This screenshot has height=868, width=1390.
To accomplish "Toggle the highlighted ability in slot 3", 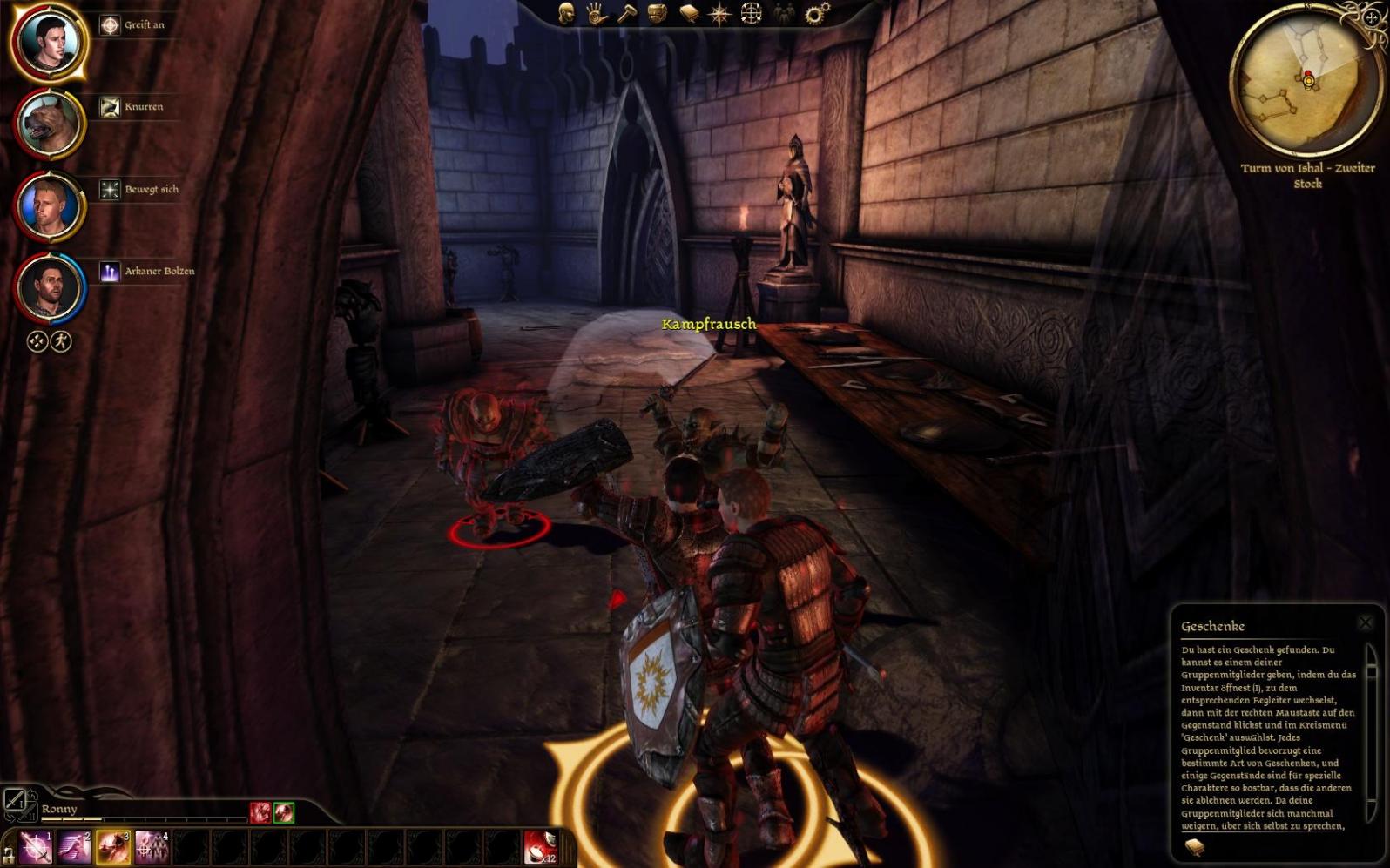I will 113,847.
